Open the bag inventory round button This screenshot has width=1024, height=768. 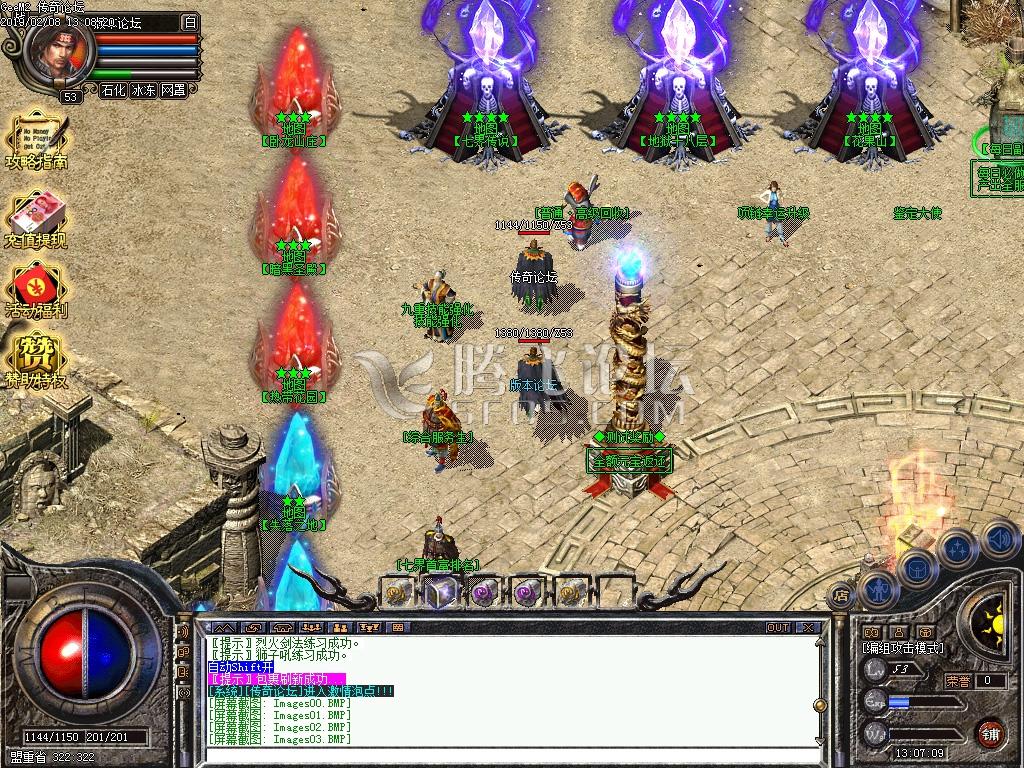click(x=917, y=568)
